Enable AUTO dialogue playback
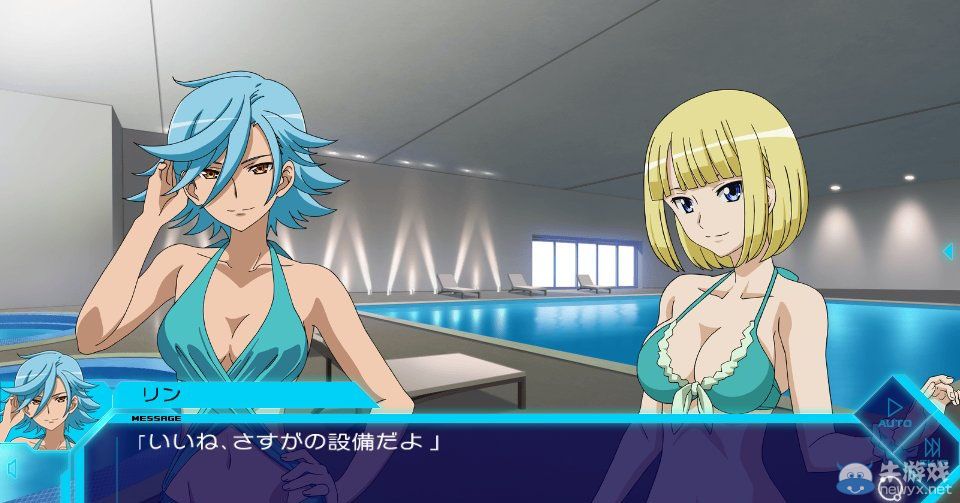 tap(893, 411)
